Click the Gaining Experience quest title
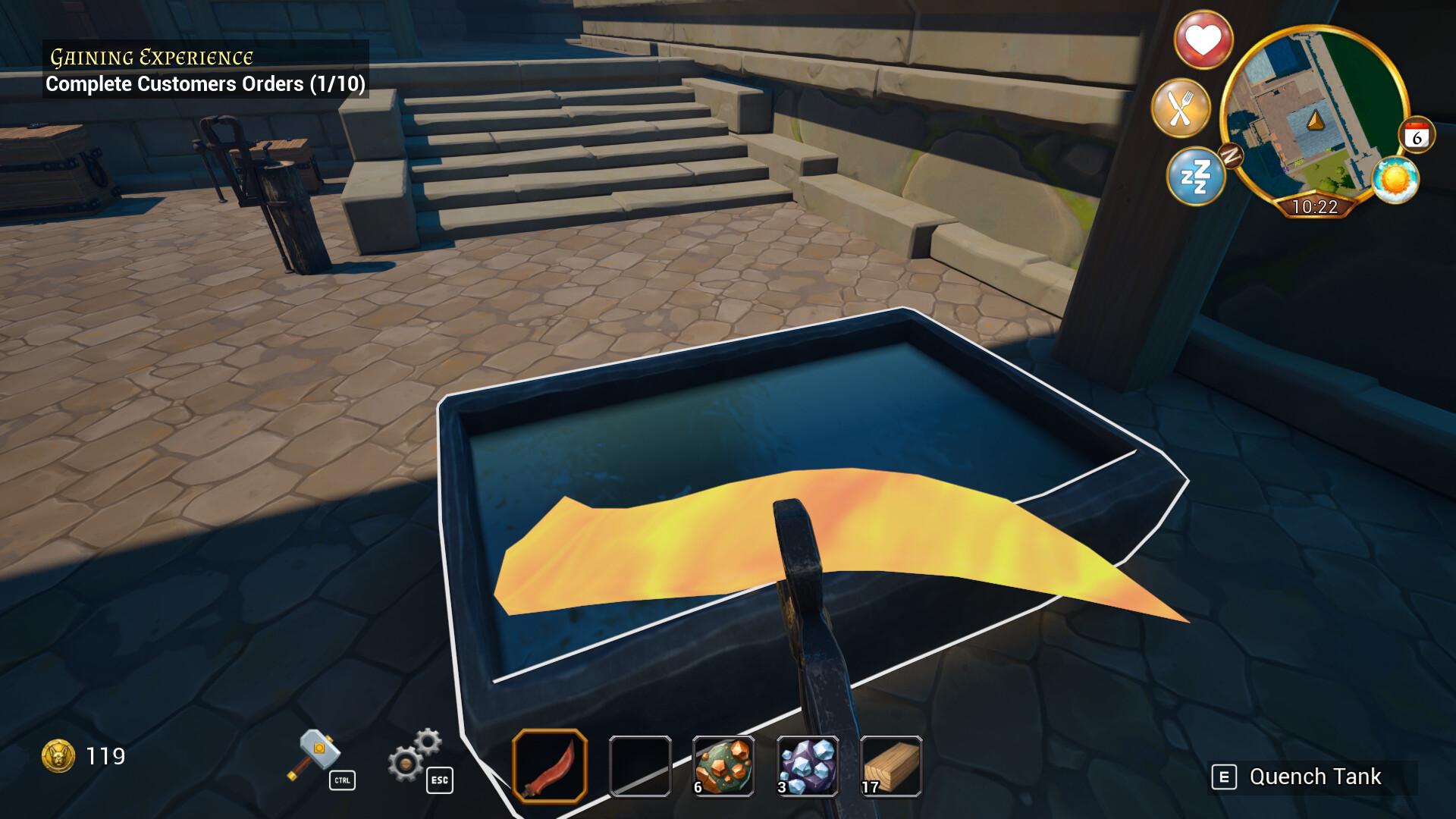This screenshot has width=1456, height=819. click(x=150, y=55)
